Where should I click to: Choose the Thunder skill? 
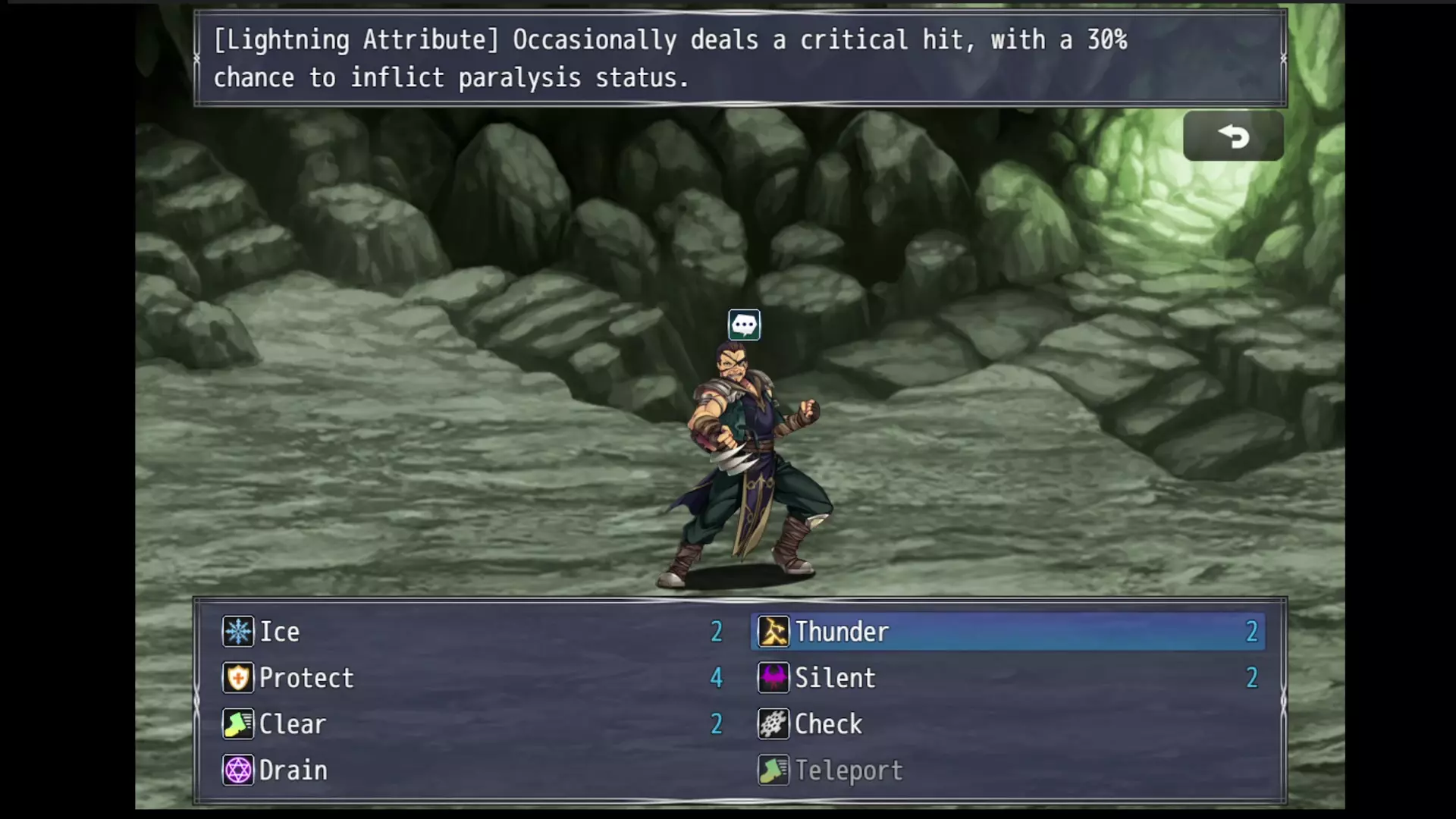click(842, 632)
